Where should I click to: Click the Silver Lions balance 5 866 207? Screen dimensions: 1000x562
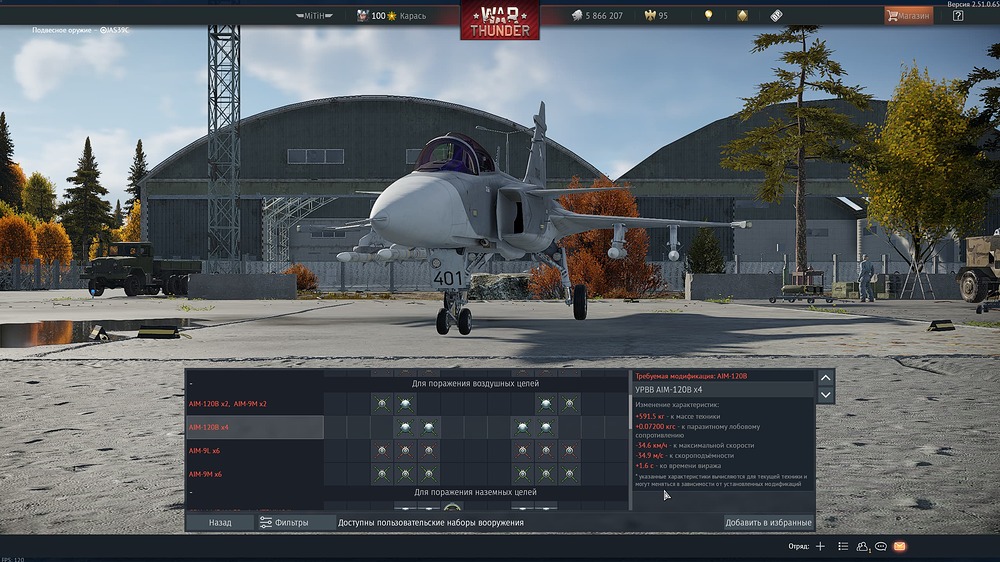point(597,16)
